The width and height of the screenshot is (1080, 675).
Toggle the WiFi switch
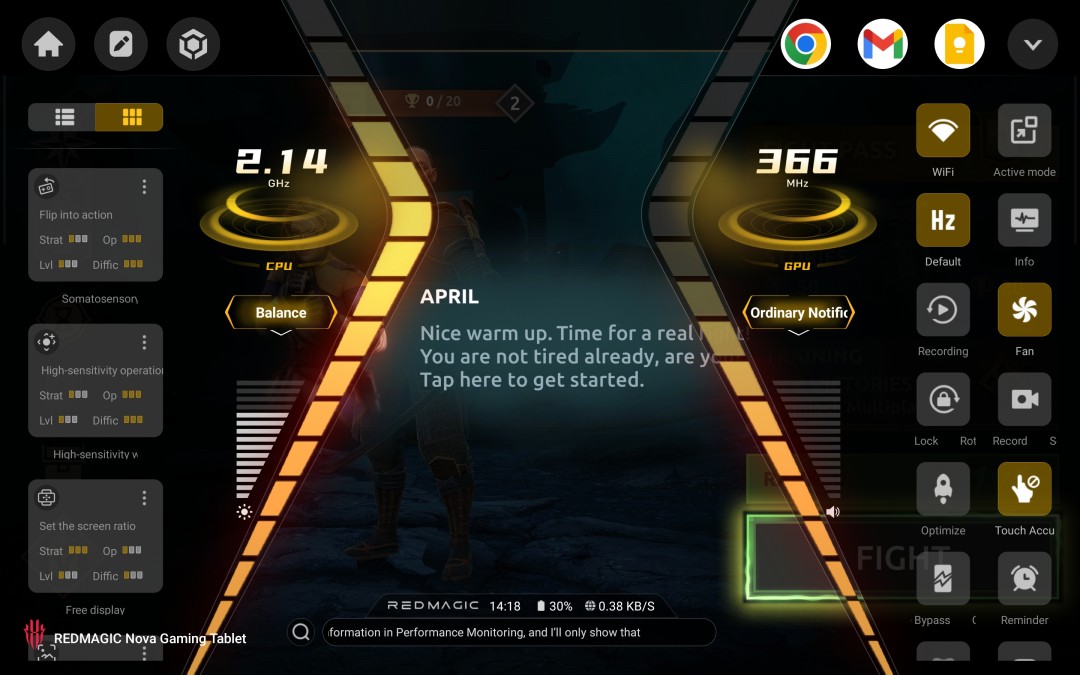coord(943,131)
